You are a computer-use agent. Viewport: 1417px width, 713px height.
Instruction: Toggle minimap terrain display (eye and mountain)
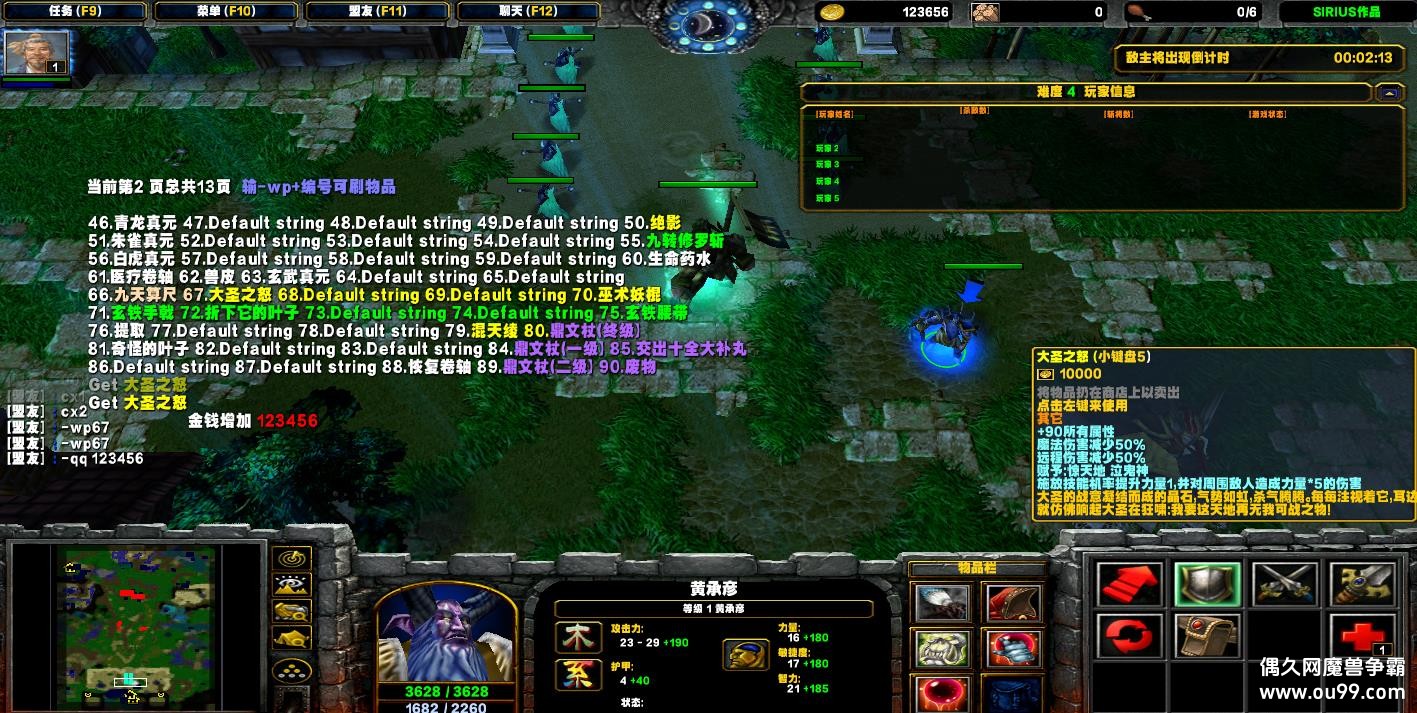click(x=291, y=585)
